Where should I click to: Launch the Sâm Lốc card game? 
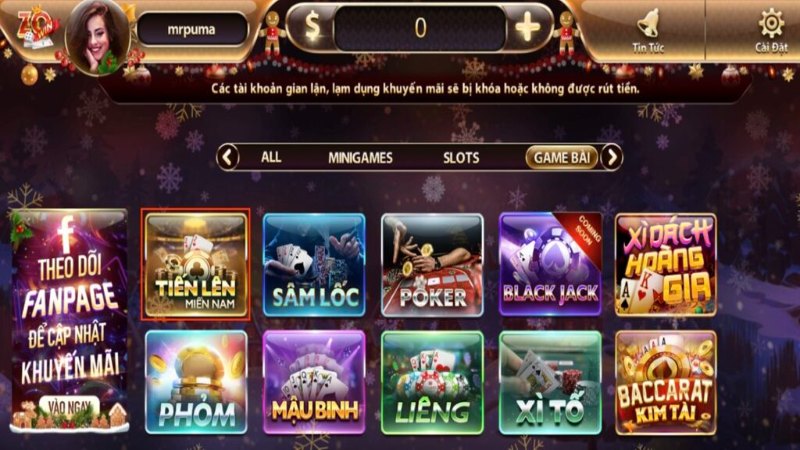tap(314, 265)
